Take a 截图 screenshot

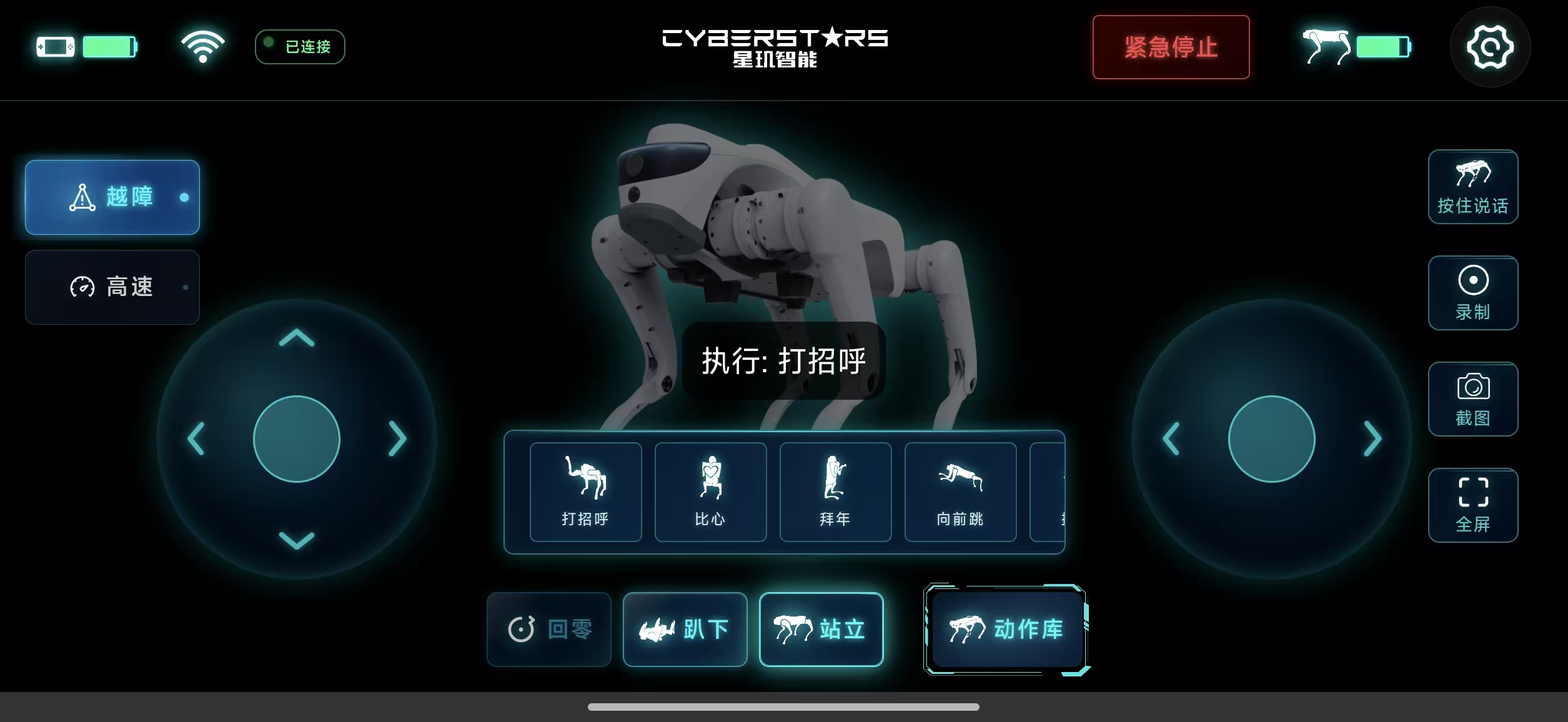click(x=1472, y=399)
